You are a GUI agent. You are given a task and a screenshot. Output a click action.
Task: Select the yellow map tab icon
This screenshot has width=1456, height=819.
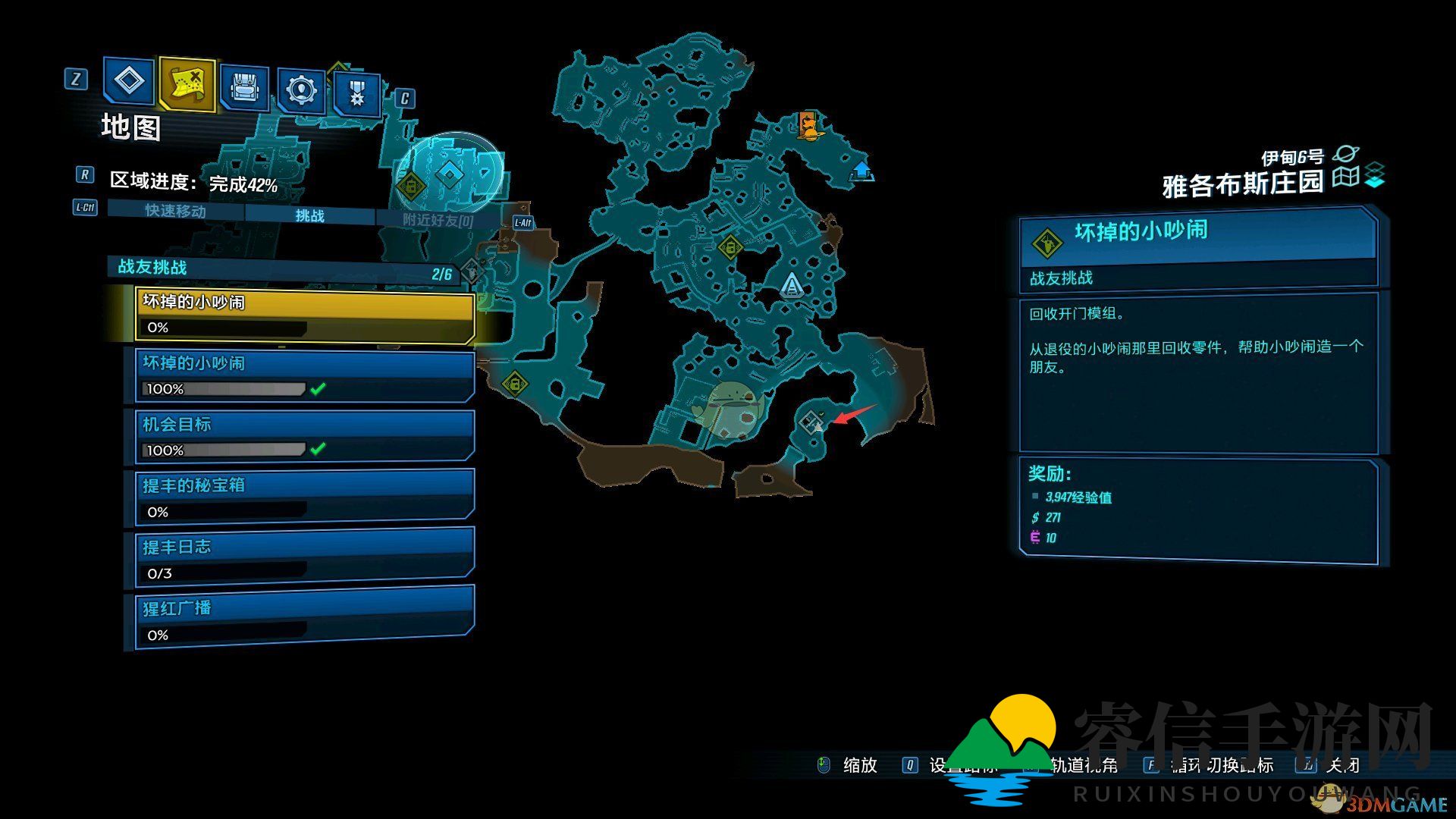pyautogui.click(x=187, y=83)
